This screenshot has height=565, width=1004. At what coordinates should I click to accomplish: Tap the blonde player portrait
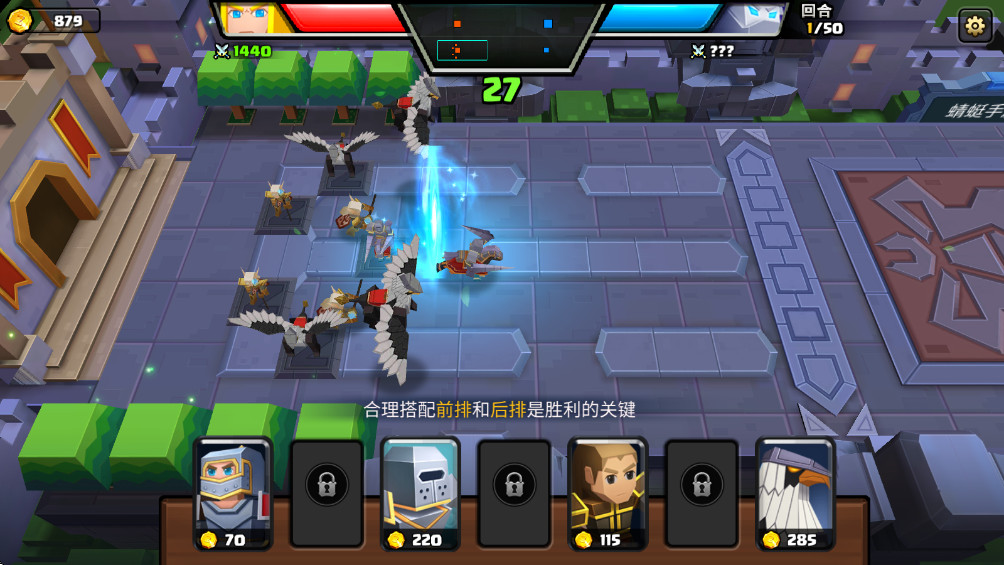(x=246, y=18)
